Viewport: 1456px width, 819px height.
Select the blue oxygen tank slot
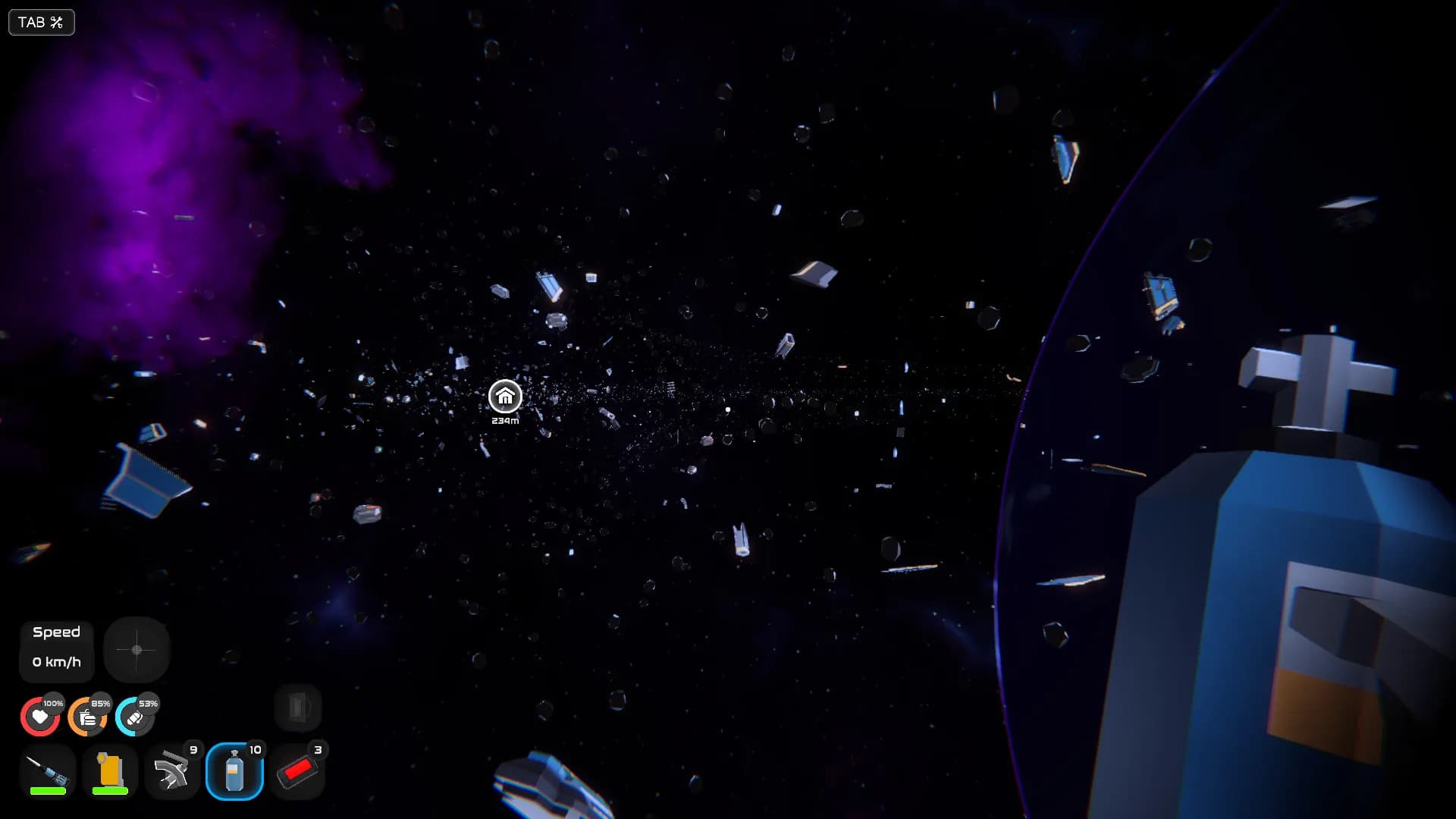click(x=234, y=771)
